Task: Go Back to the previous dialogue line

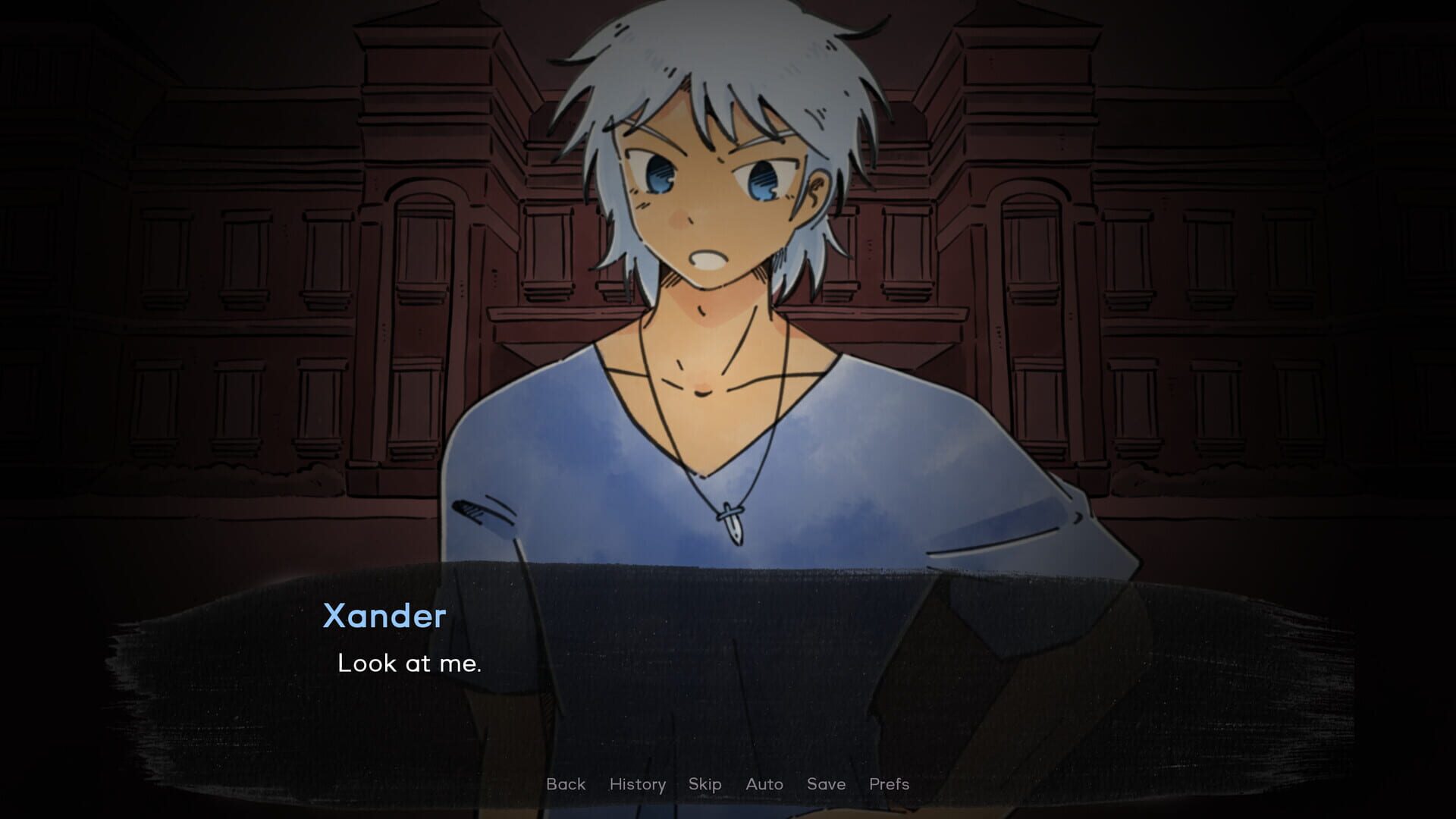Action: click(x=565, y=784)
